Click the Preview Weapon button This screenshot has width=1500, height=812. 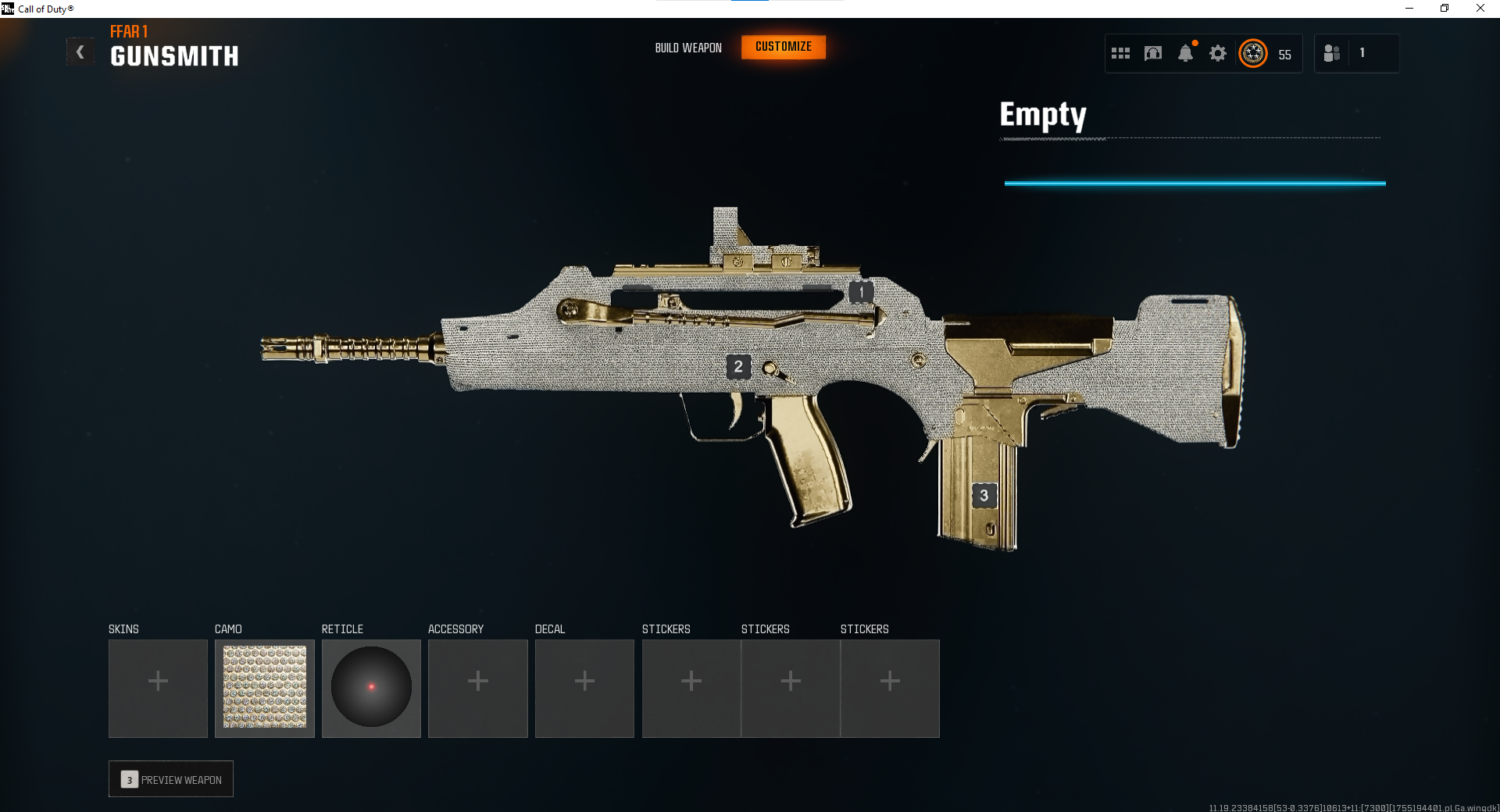point(171,779)
